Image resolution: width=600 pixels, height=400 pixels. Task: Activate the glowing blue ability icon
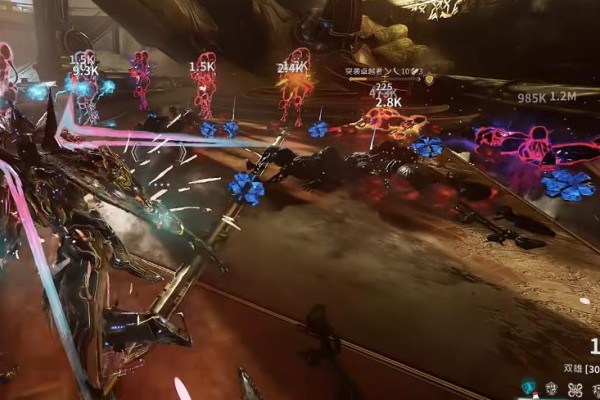[x=530, y=388]
